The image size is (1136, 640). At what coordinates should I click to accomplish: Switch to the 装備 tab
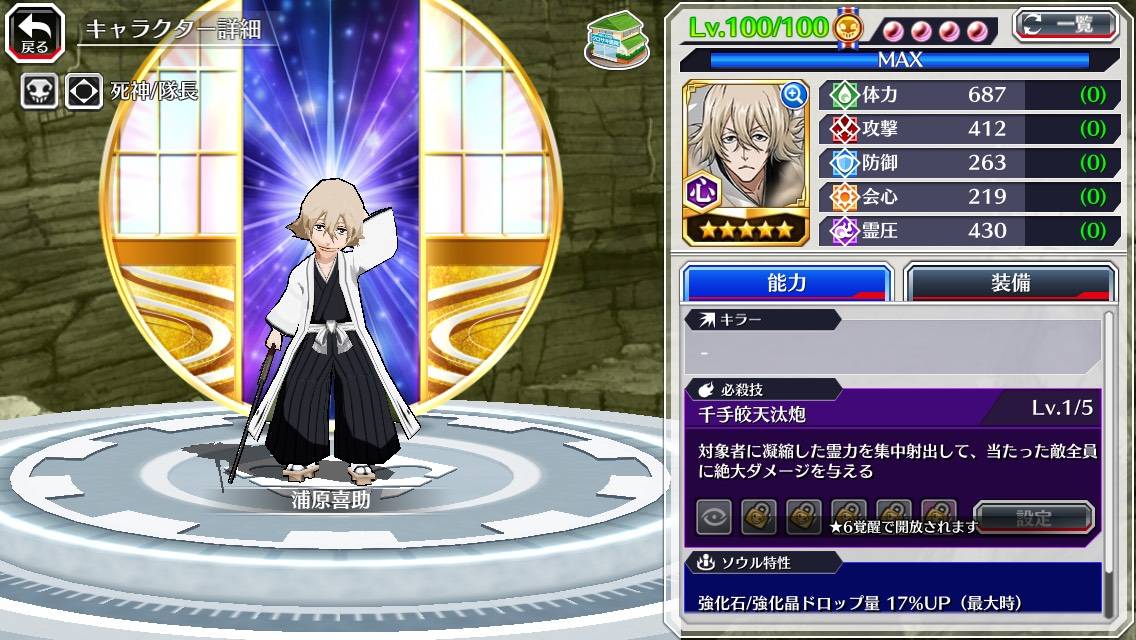[1010, 282]
